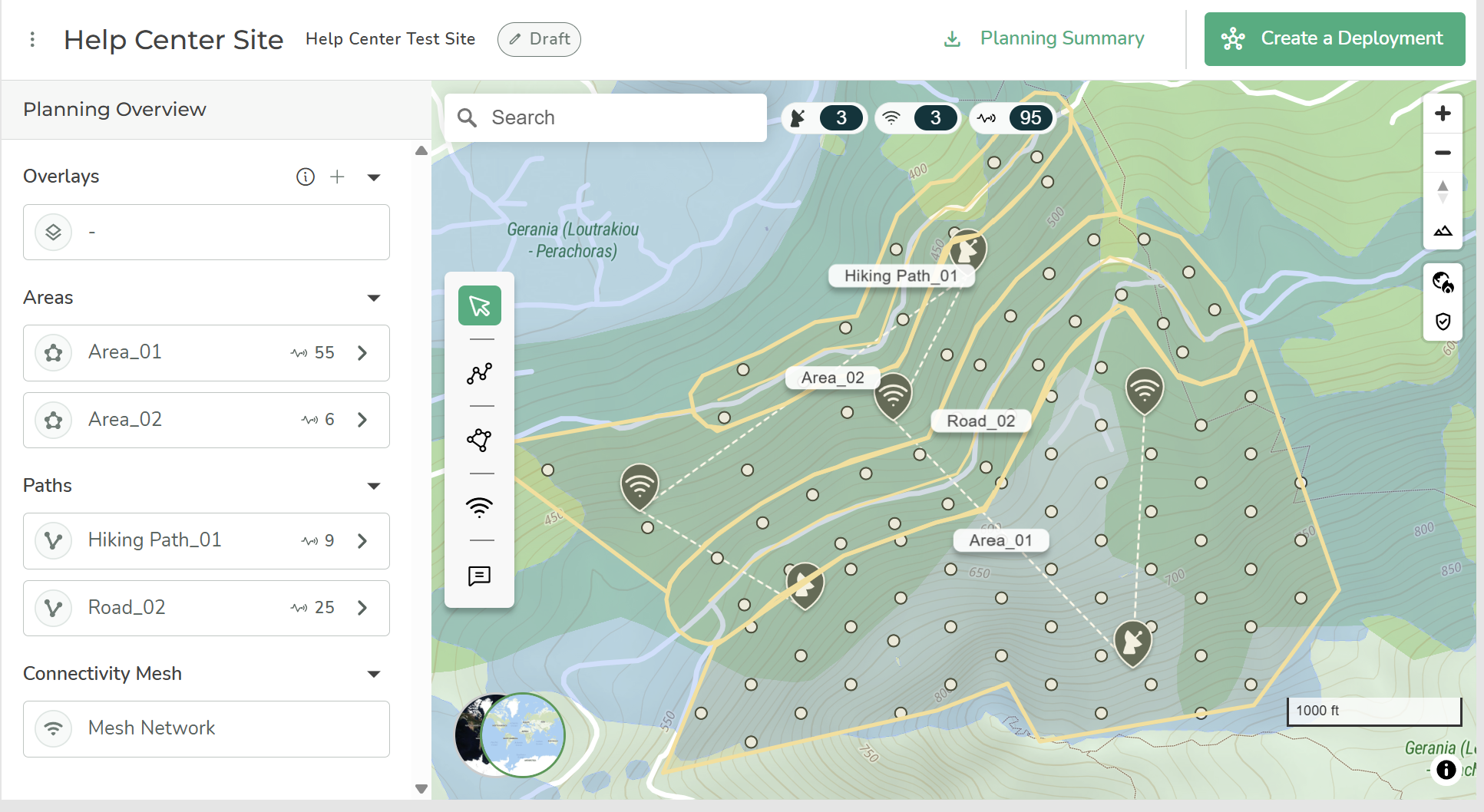Click the Create a Deployment button
This screenshot has height=812, width=1484.
[x=1334, y=38]
